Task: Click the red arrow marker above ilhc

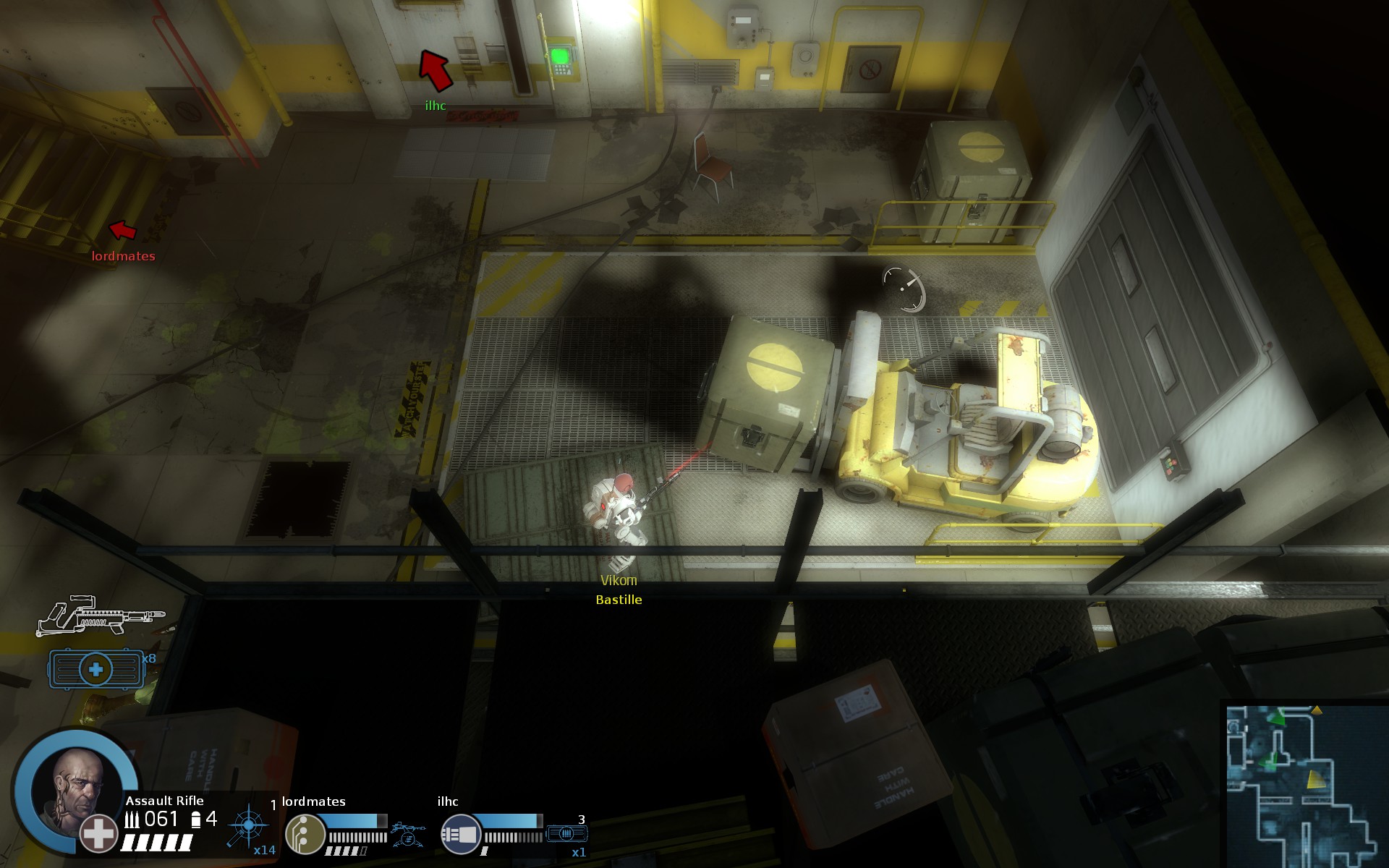Action: tap(436, 69)
